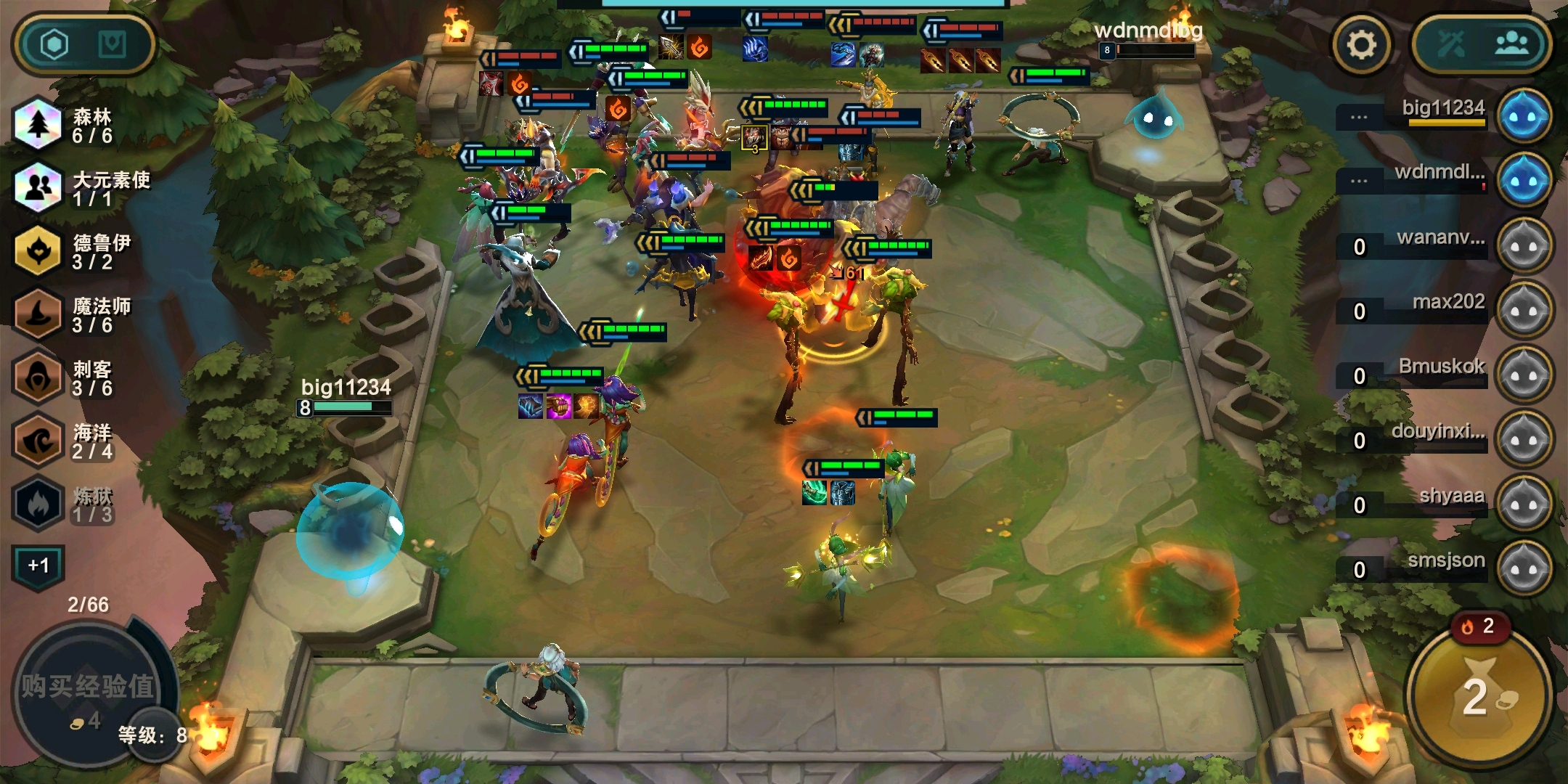View player big11234's board

coord(1524,116)
